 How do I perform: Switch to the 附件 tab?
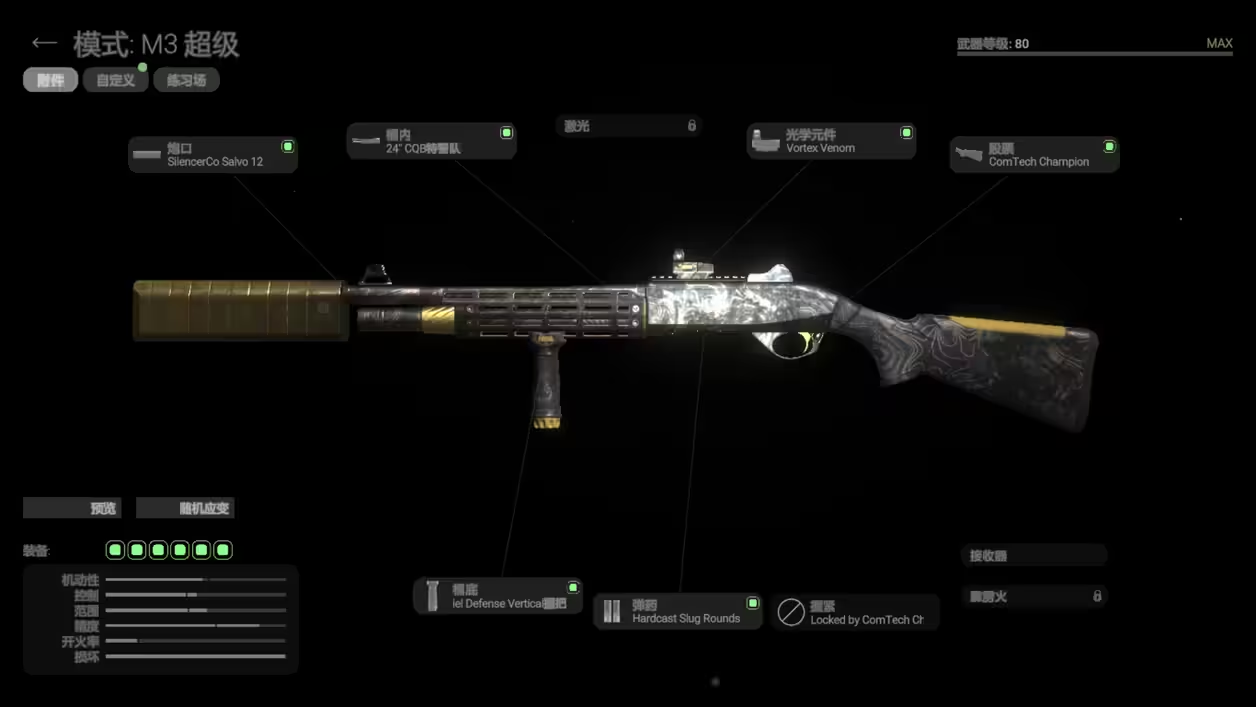click(x=50, y=80)
